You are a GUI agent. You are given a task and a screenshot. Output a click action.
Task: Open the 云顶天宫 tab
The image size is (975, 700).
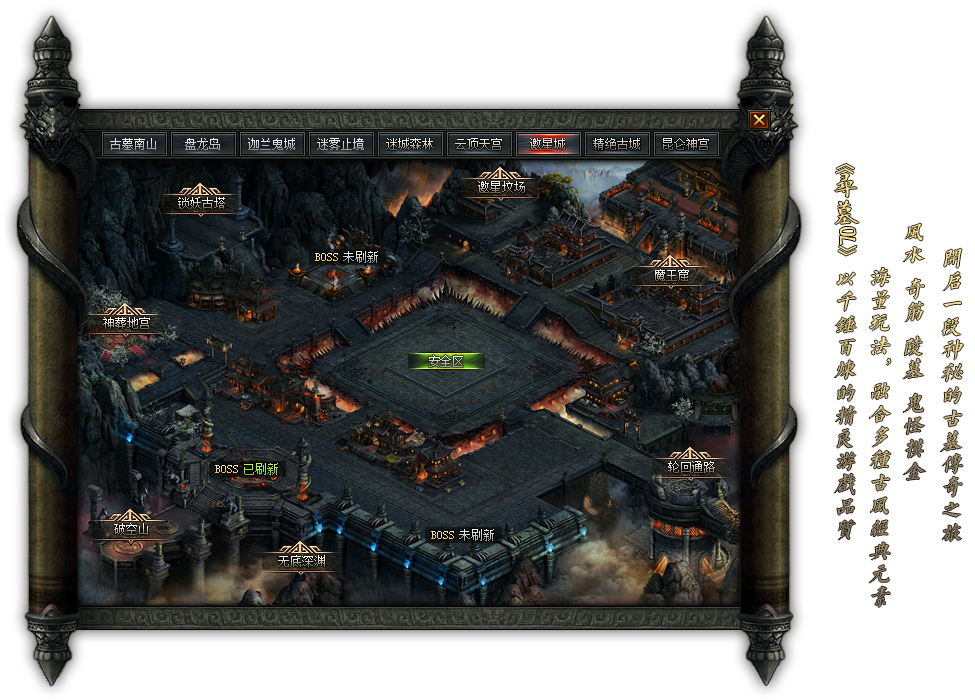click(479, 144)
